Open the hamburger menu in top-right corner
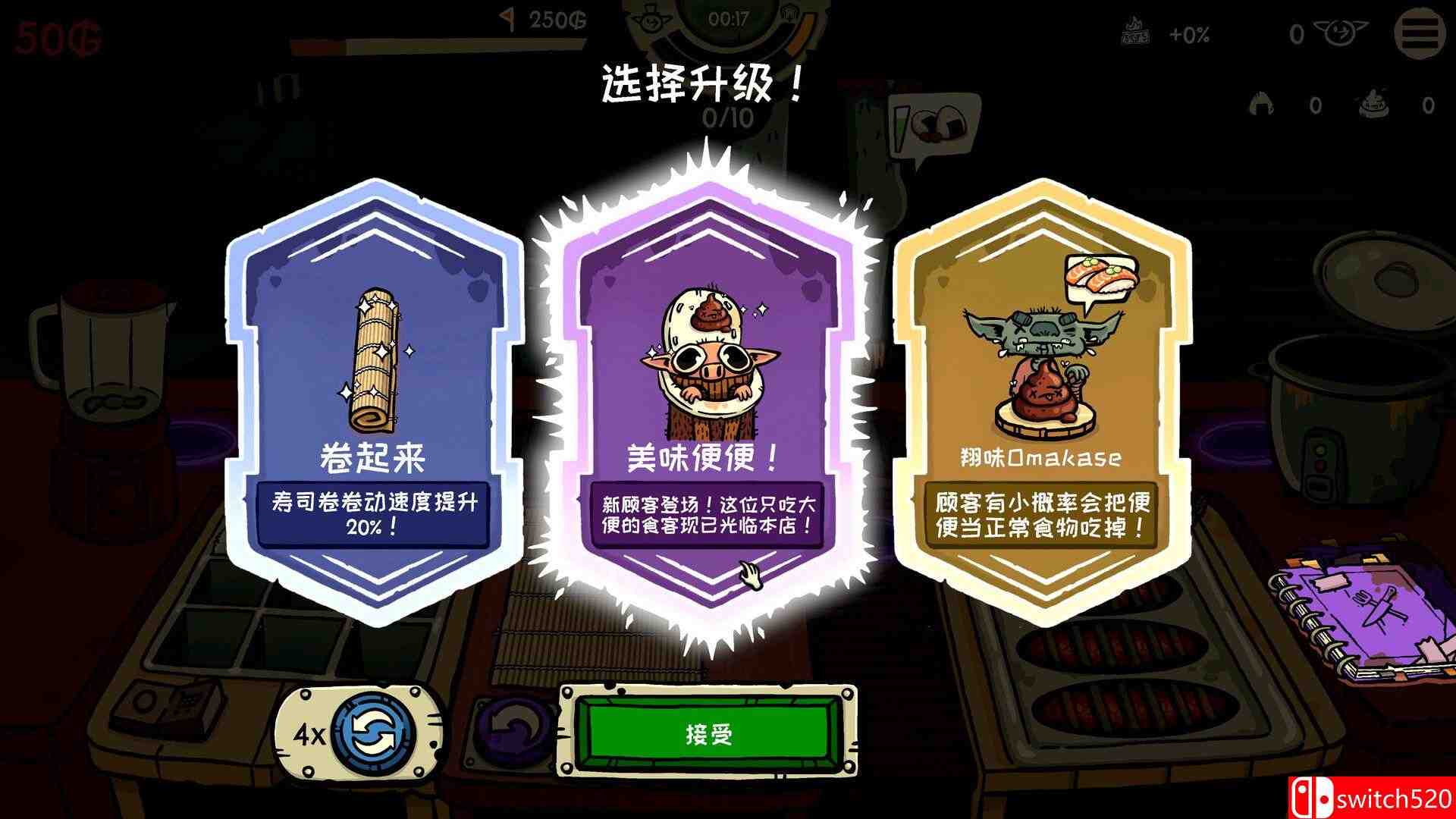1456x819 pixels. tap(1420, 33)
